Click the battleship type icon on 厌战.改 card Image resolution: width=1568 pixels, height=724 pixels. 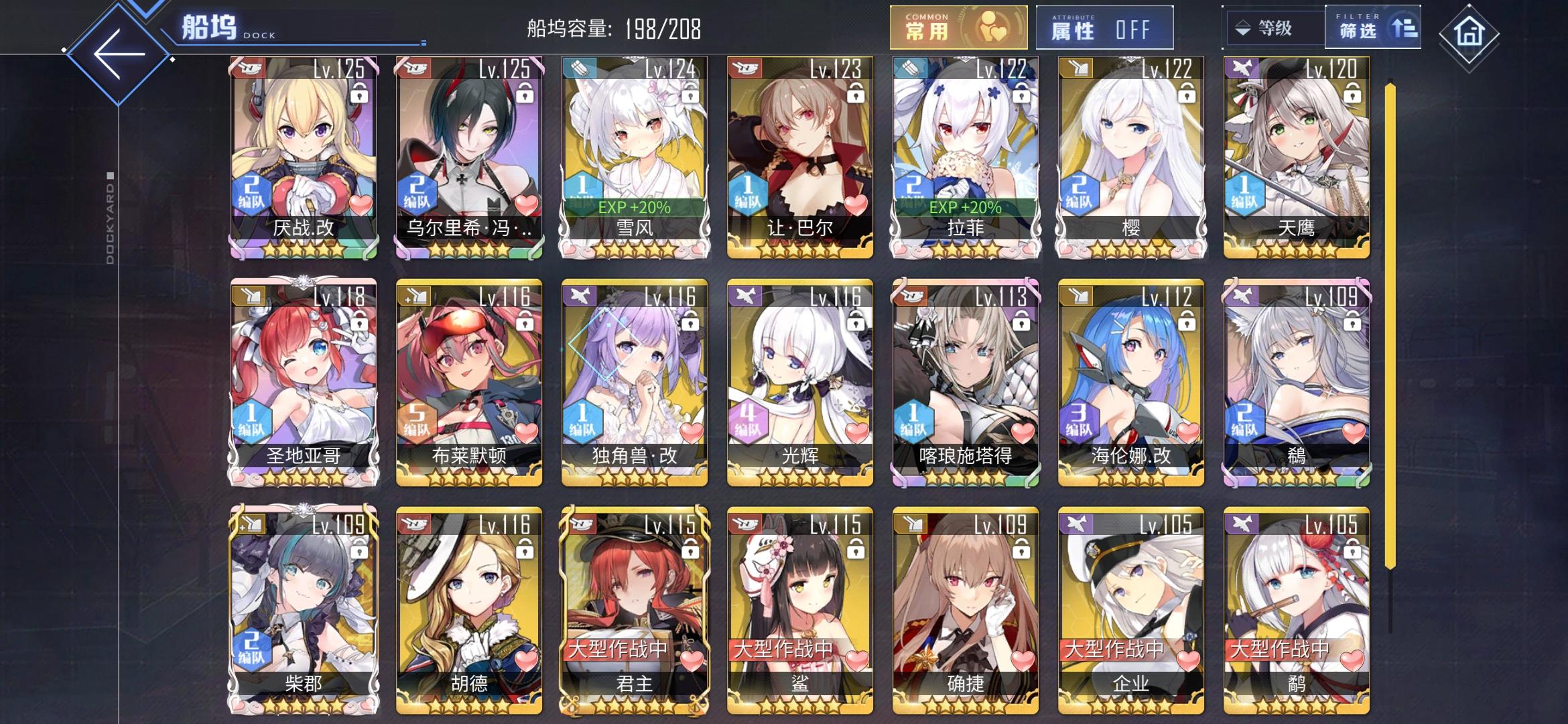click(x=247, y=68)
